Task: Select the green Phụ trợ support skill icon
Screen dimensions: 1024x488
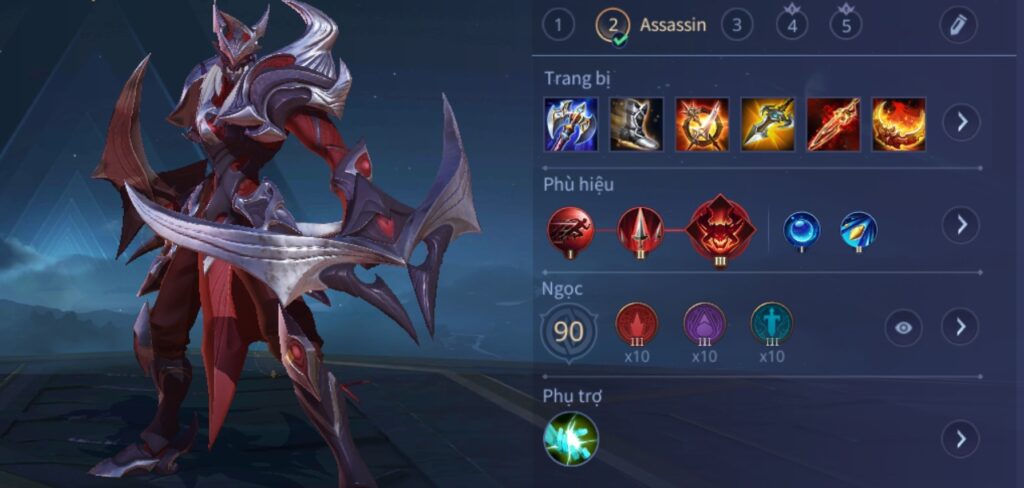Action: (571, 438)
